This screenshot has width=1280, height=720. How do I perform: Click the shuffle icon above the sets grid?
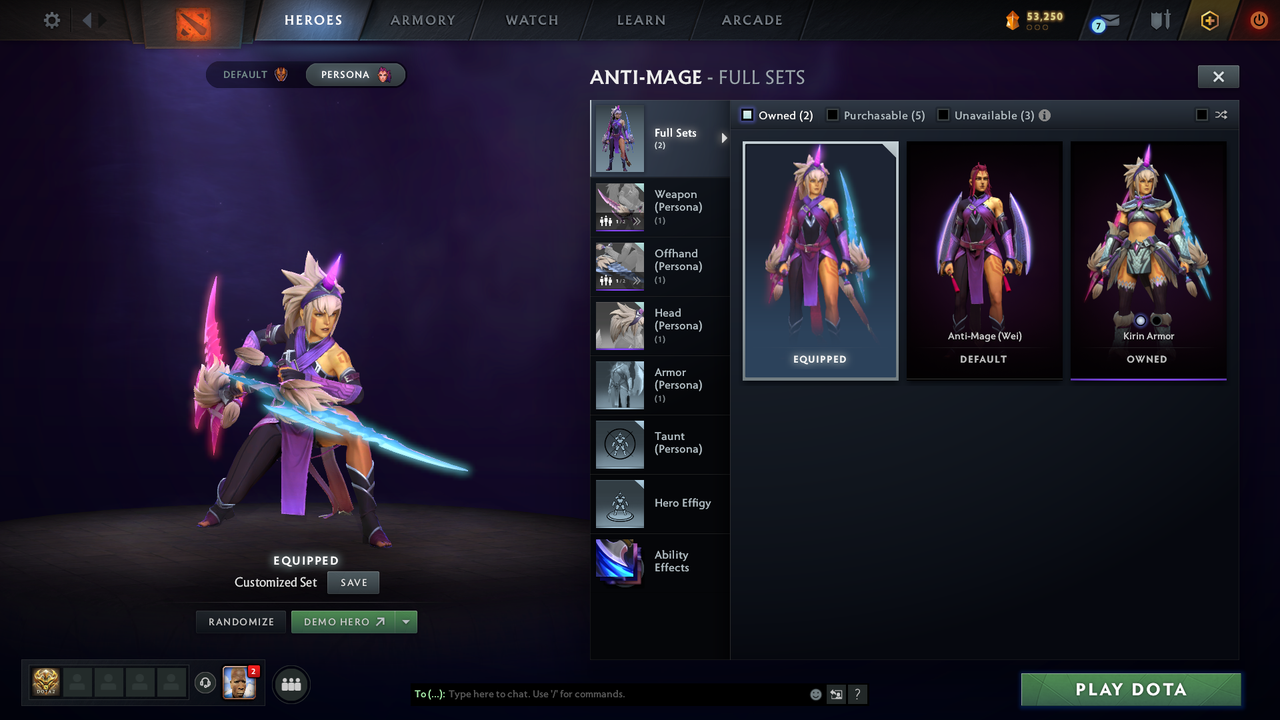click(1221, 115)
